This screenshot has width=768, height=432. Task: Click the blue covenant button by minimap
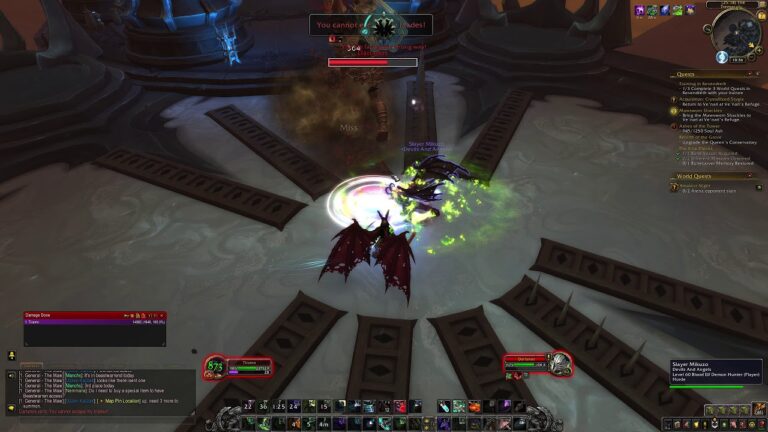point(721,57)
